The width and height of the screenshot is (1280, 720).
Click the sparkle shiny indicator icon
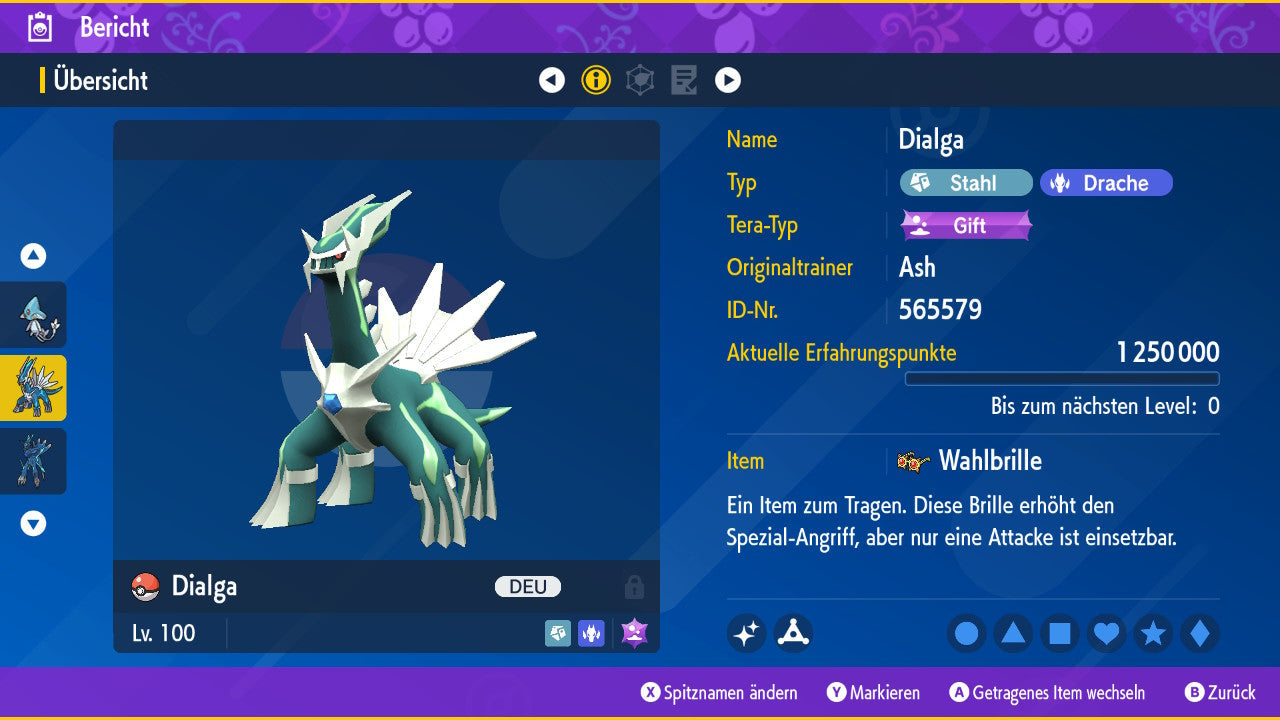[746, 633]
